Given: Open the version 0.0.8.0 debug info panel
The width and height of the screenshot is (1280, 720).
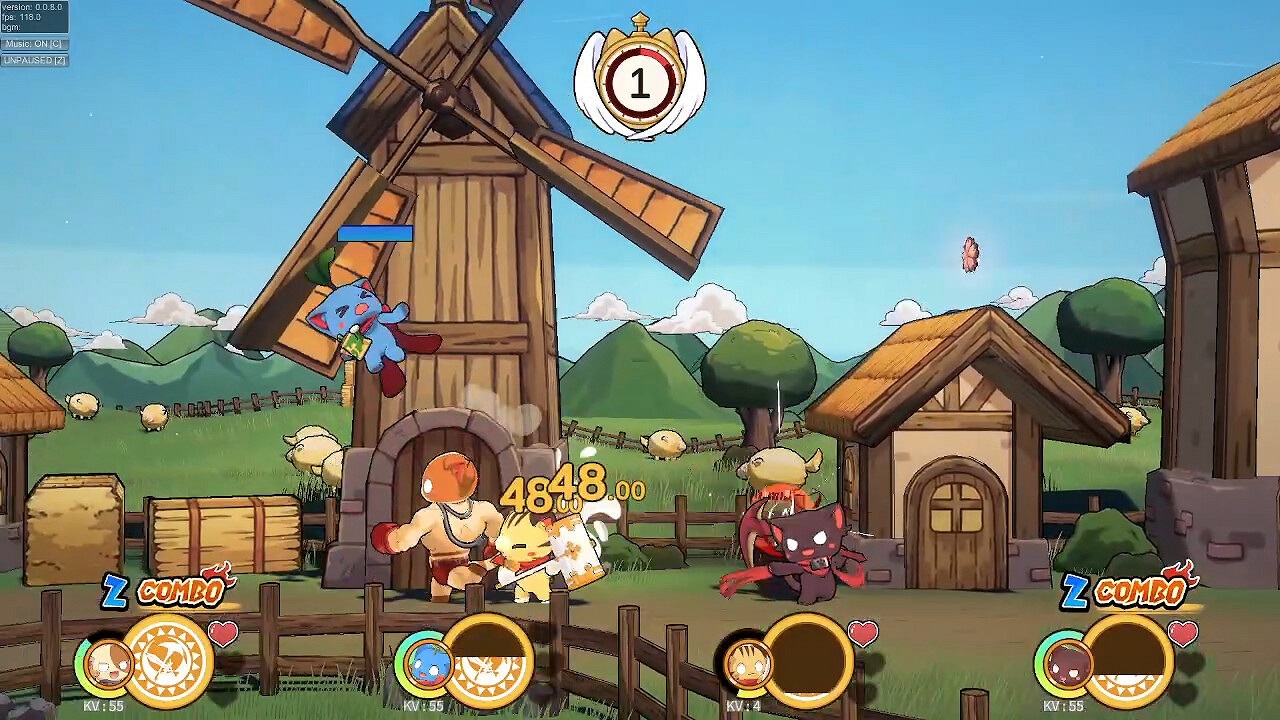Looking at the screenshot, I should [x=33, y=7].
